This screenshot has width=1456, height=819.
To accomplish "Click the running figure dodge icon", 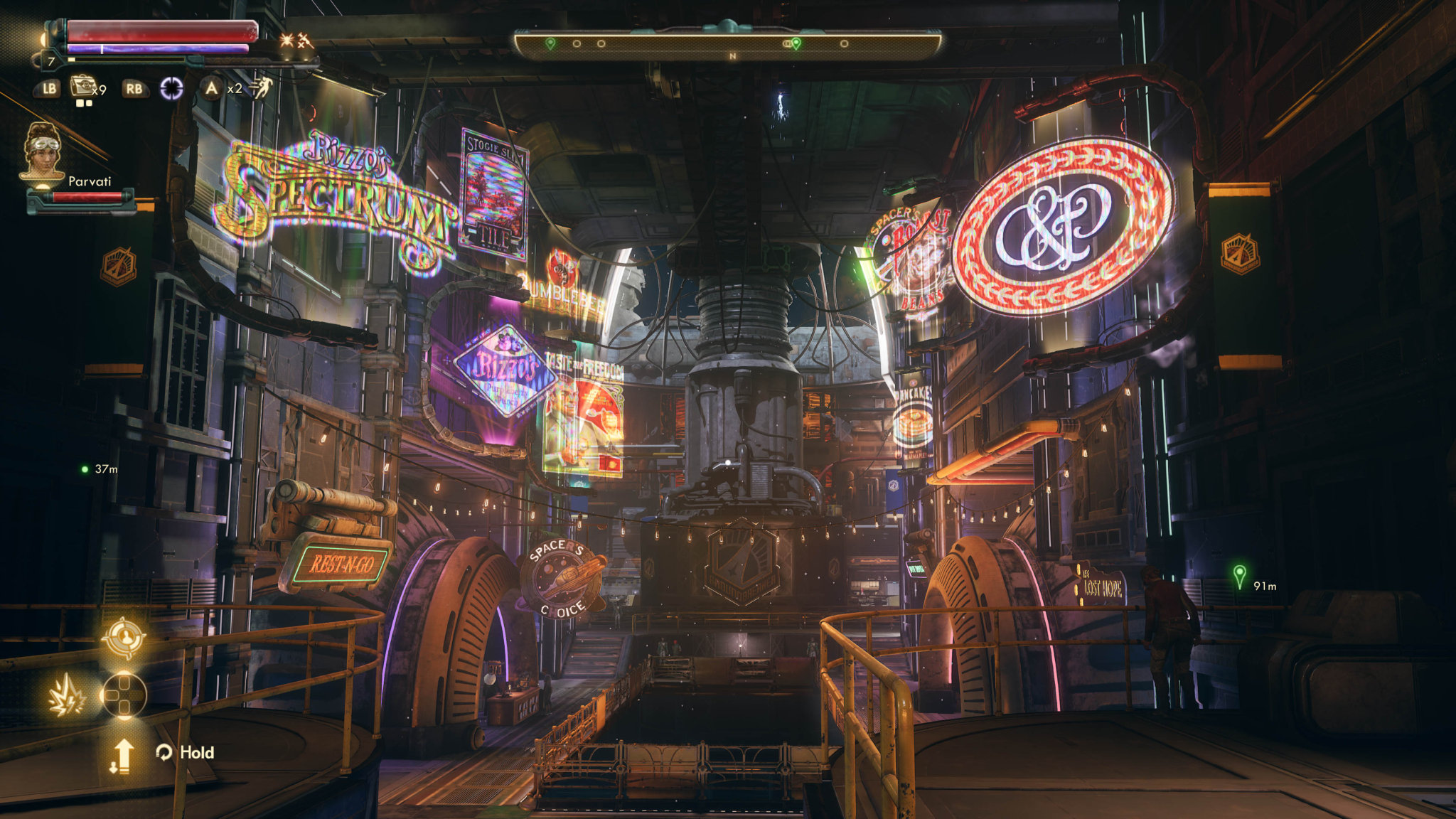I will (x=262, y=88).
